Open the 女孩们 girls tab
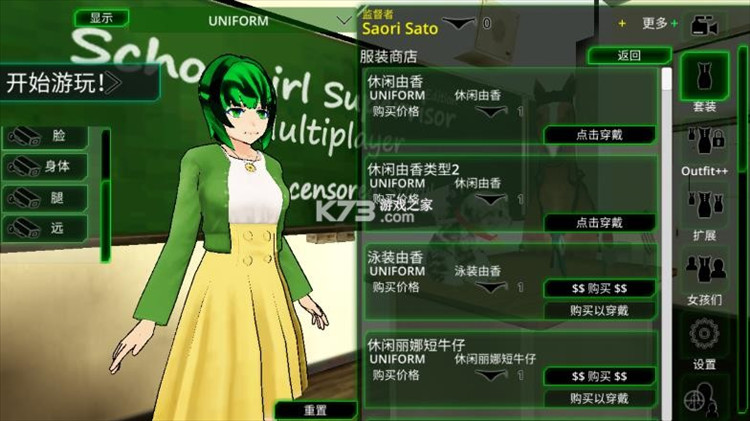This screenshot has width=750, height=421. coord(704,276)
